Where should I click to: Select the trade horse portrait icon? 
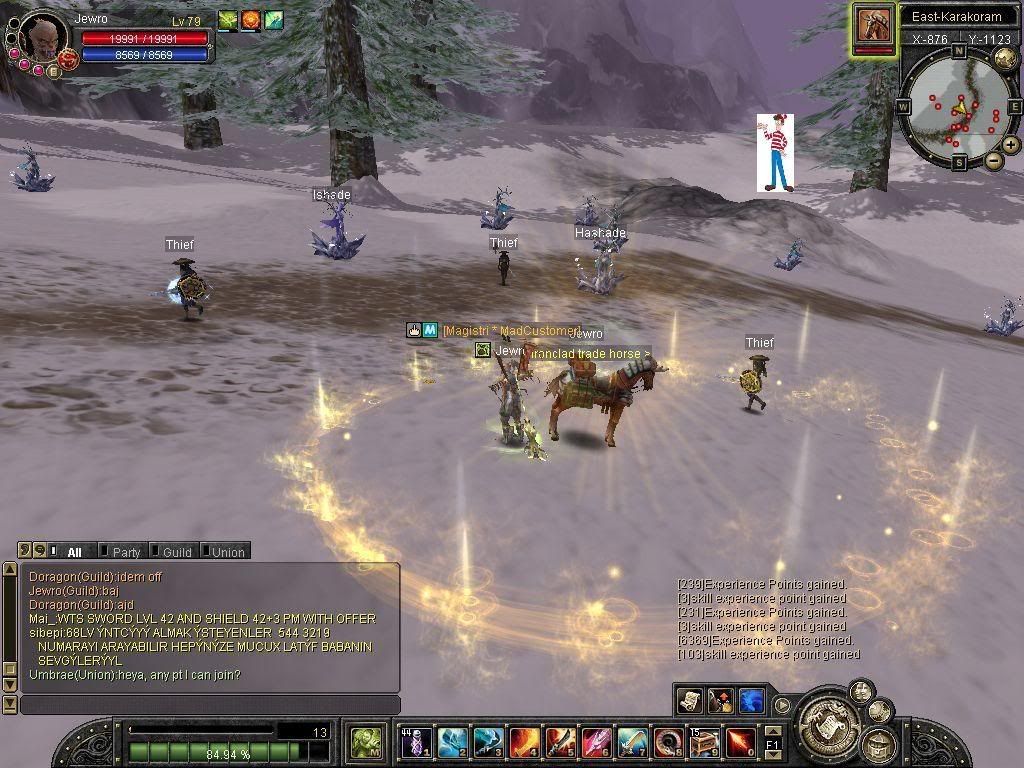[874, 24]
